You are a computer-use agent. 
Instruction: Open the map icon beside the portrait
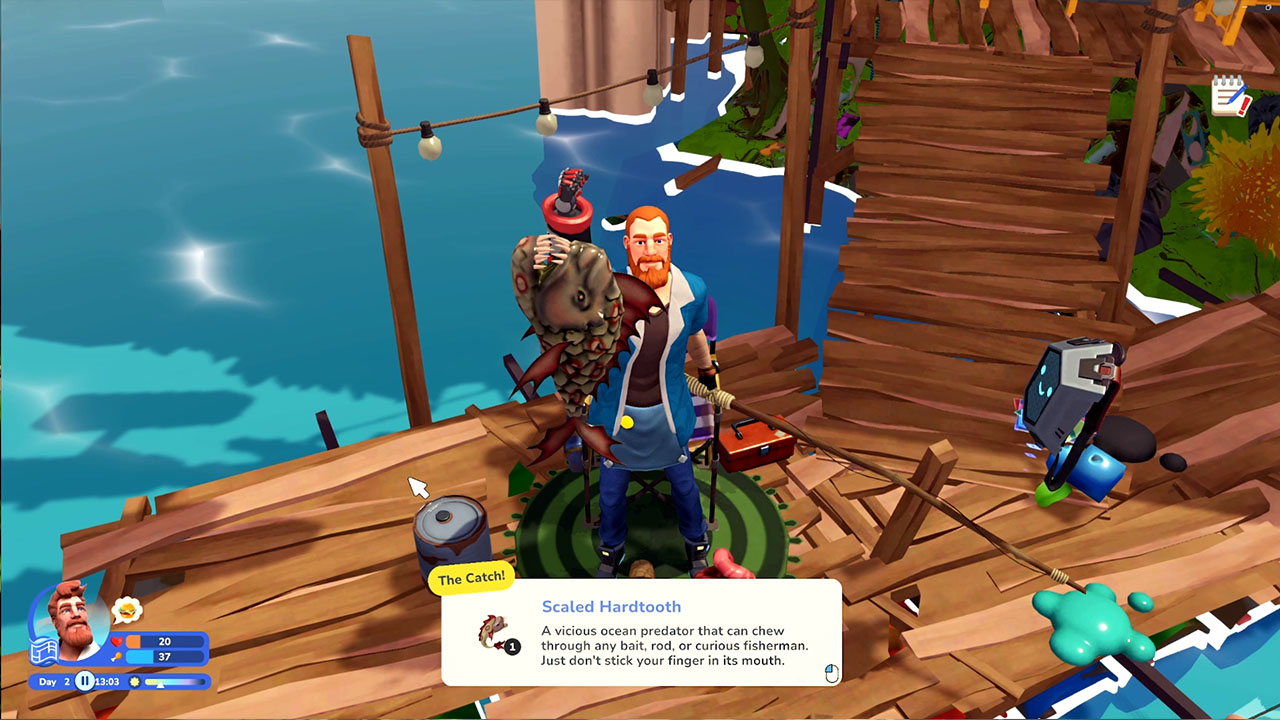tap(42, 652)
